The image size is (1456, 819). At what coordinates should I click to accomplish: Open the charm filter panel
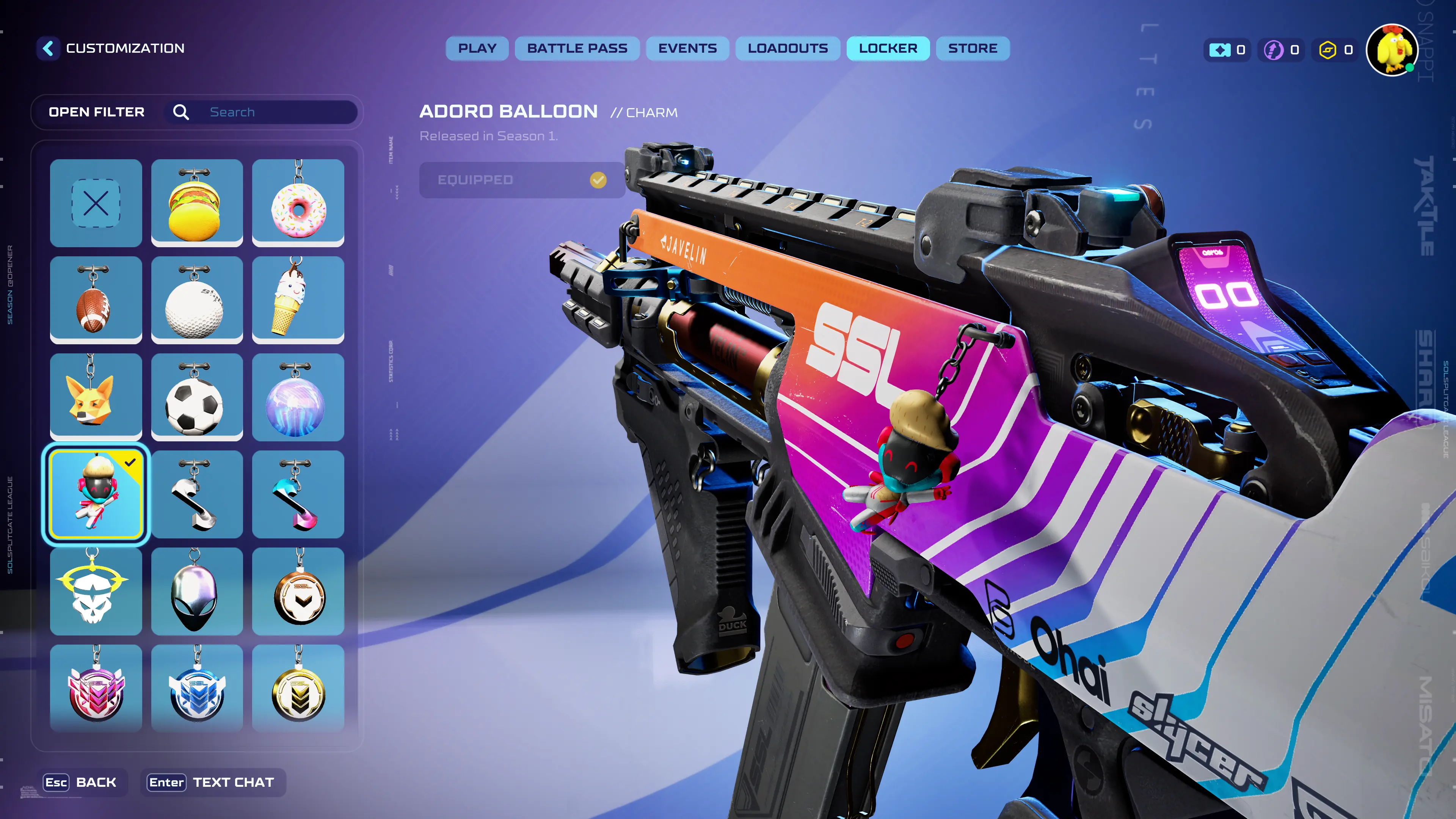click(x=97, y=112)
